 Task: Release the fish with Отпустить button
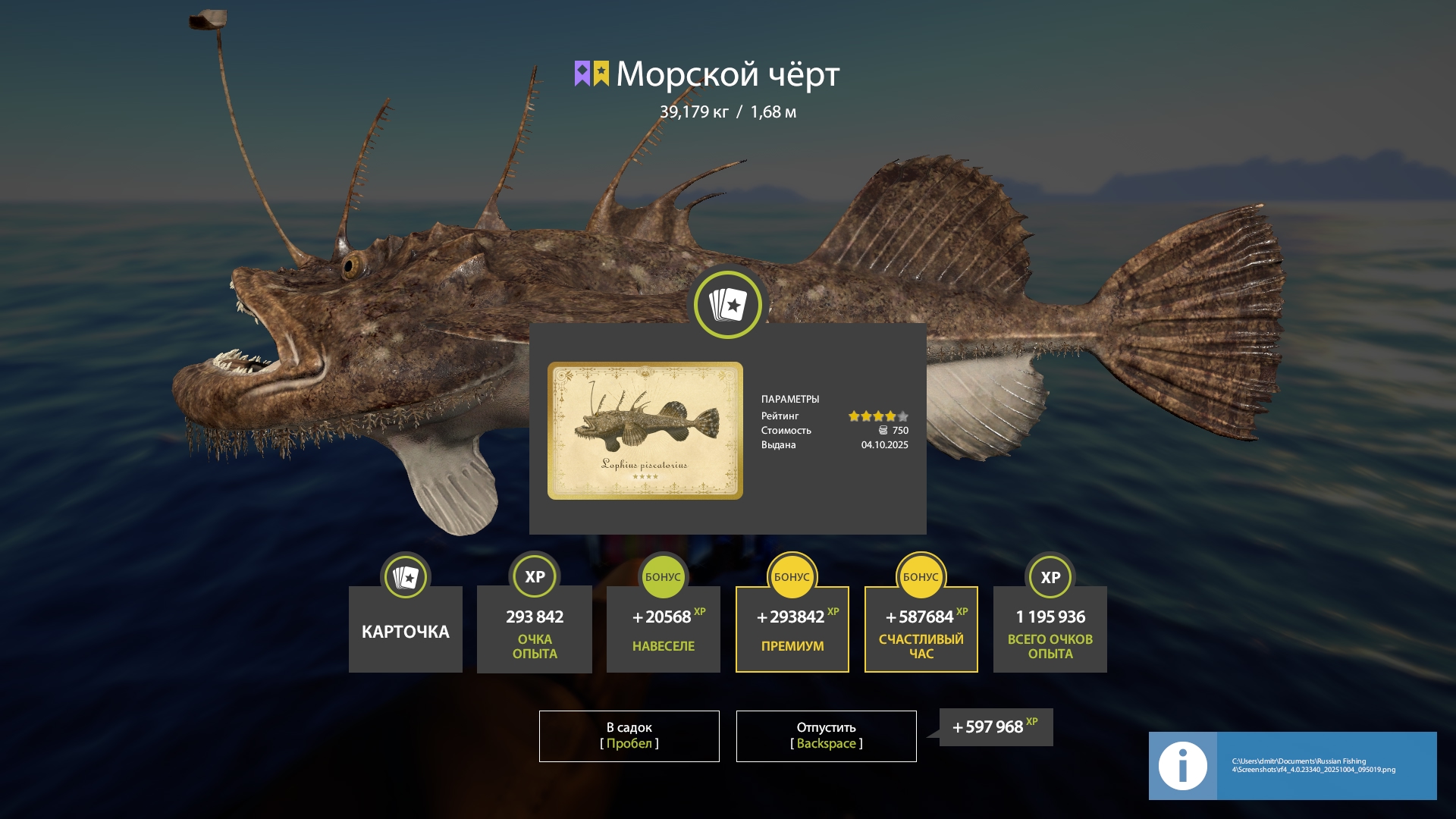pyautogui.click(x=826, y=736)
